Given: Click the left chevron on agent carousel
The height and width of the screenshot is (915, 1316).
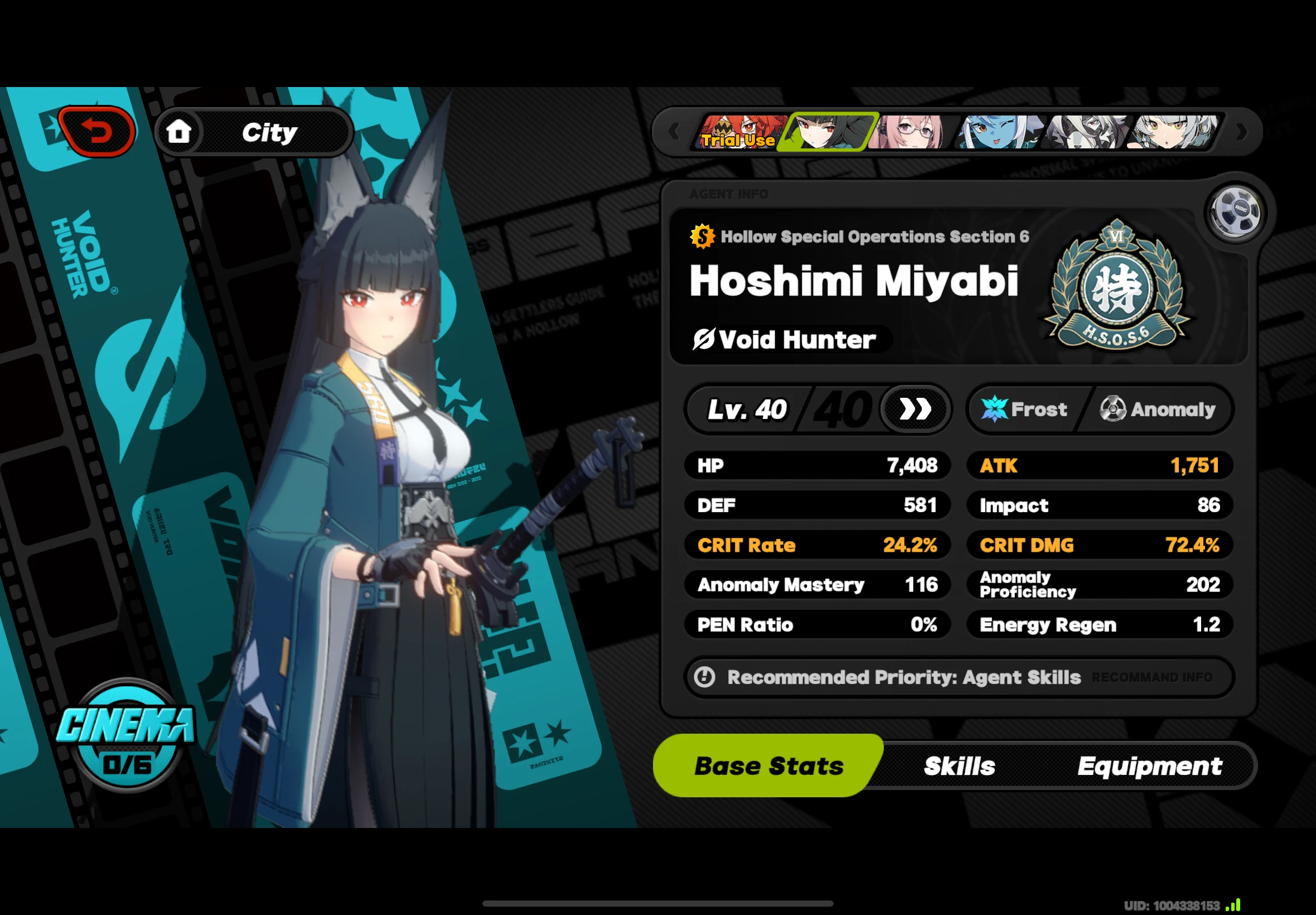Looking at the screenshot, I should [x=674, y=131].
